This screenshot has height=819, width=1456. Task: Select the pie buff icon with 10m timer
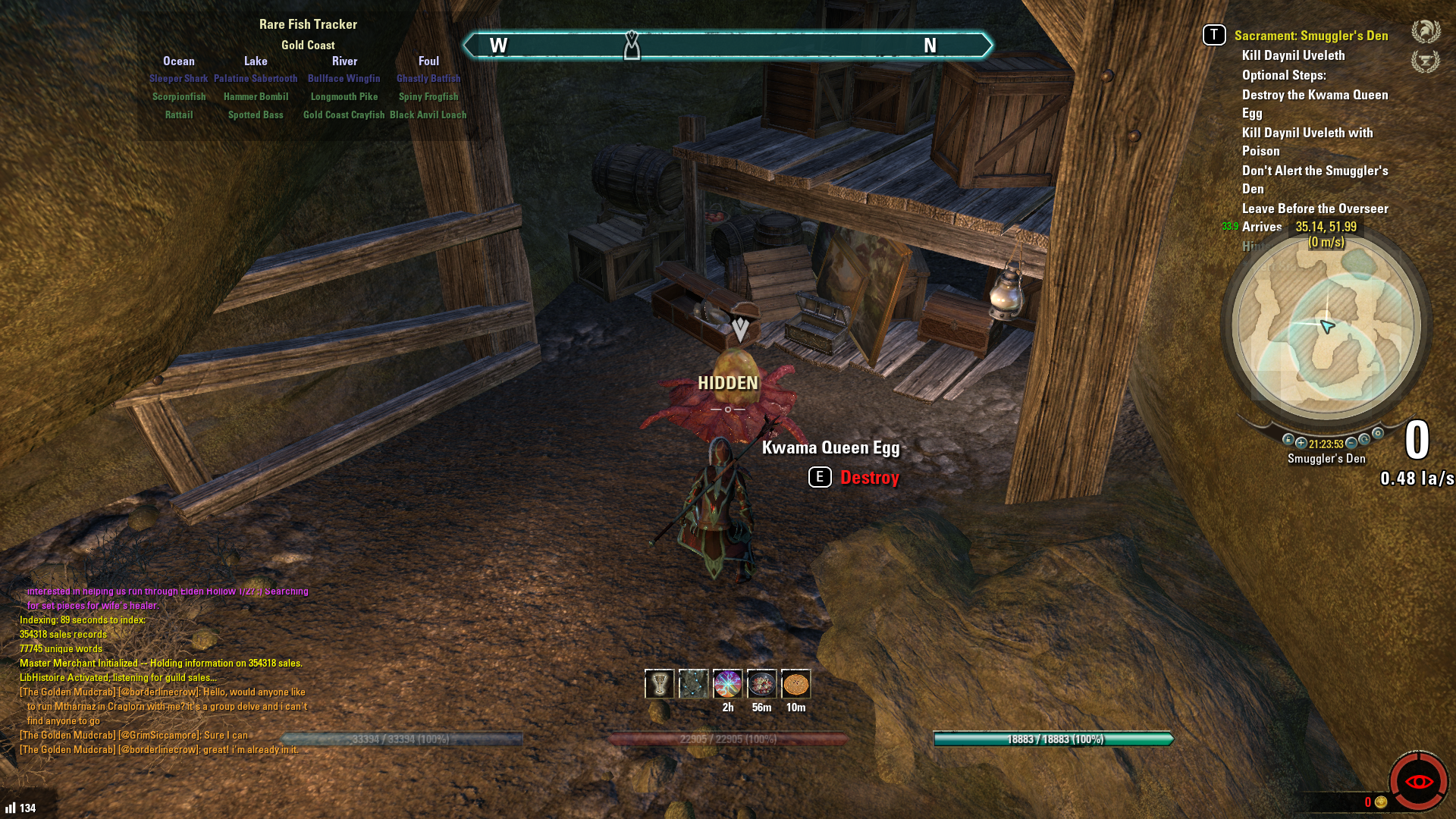(x=795, y=684)
